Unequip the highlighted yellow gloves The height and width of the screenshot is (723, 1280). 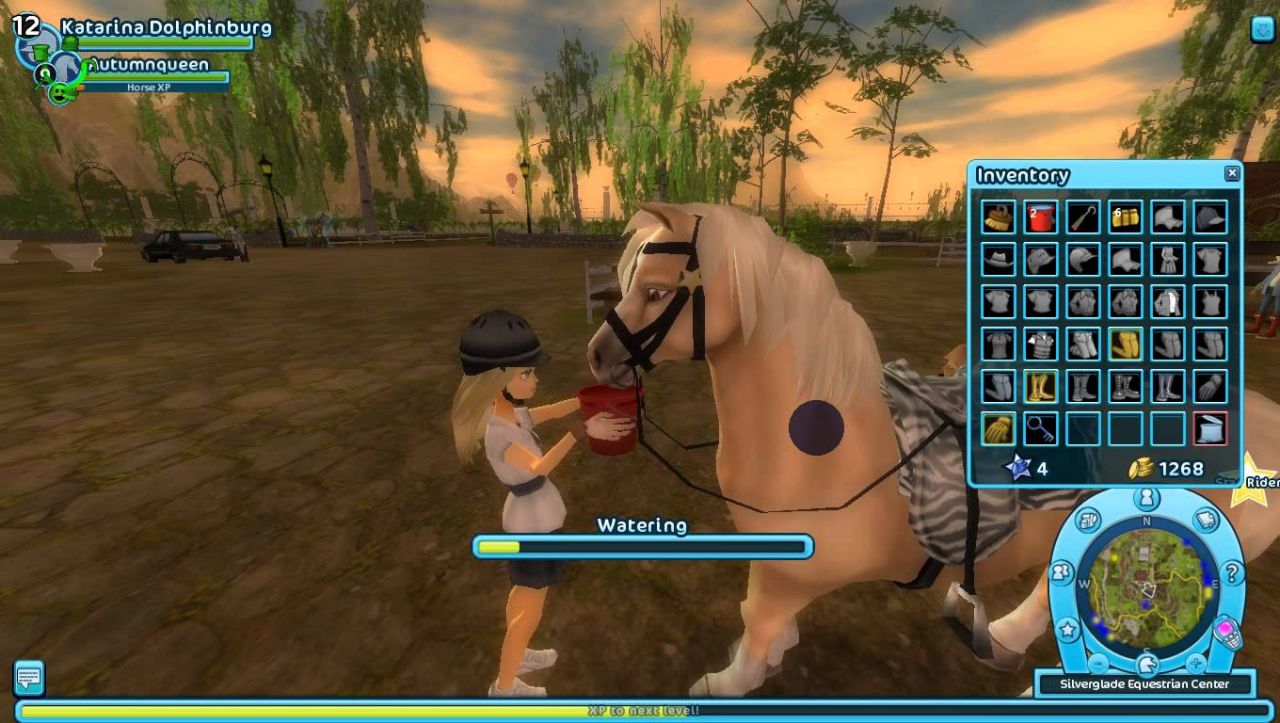click(x=997, y=427)
